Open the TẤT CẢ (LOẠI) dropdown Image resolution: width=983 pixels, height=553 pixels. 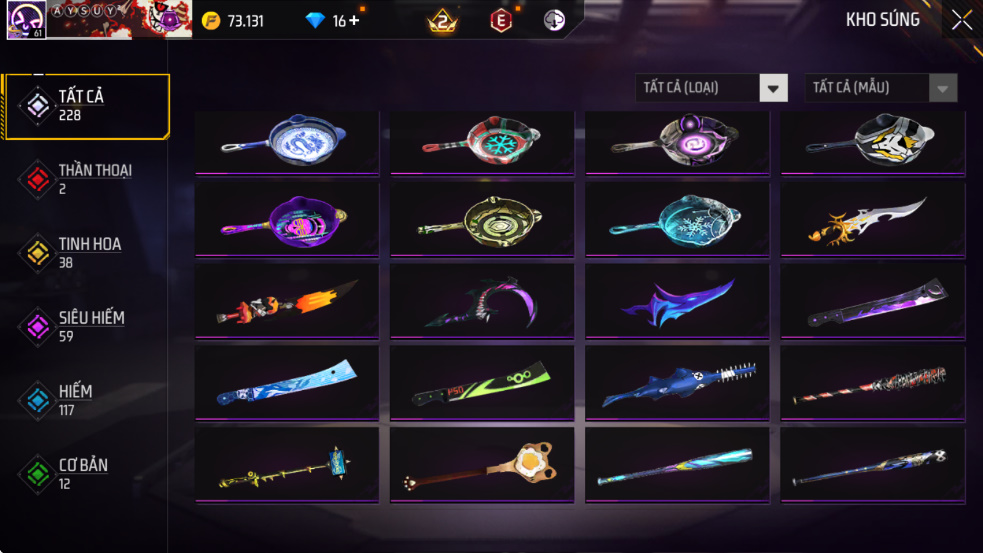click(x=712, y=88)
